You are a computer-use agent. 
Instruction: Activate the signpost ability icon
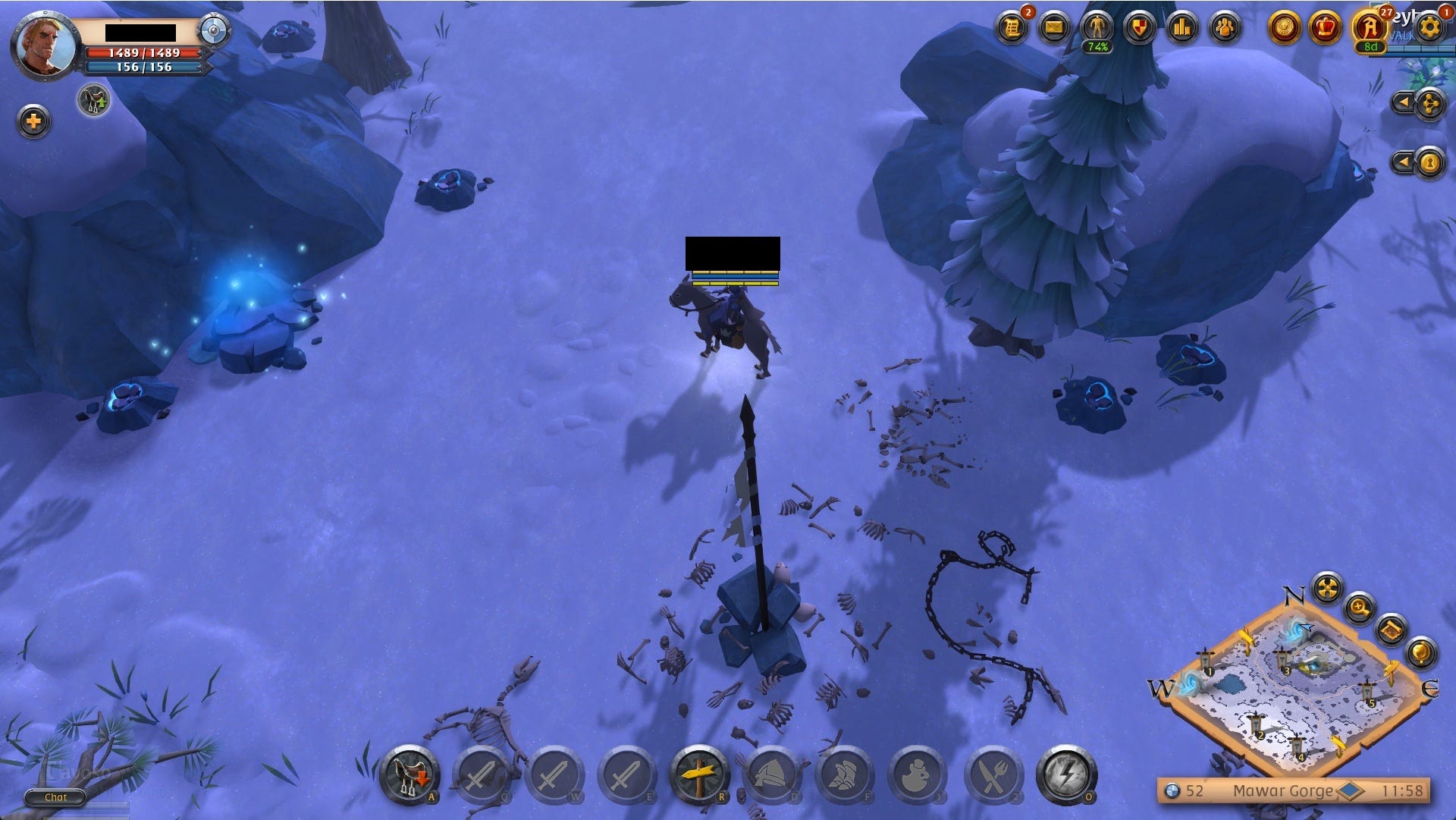click(699, 775)
